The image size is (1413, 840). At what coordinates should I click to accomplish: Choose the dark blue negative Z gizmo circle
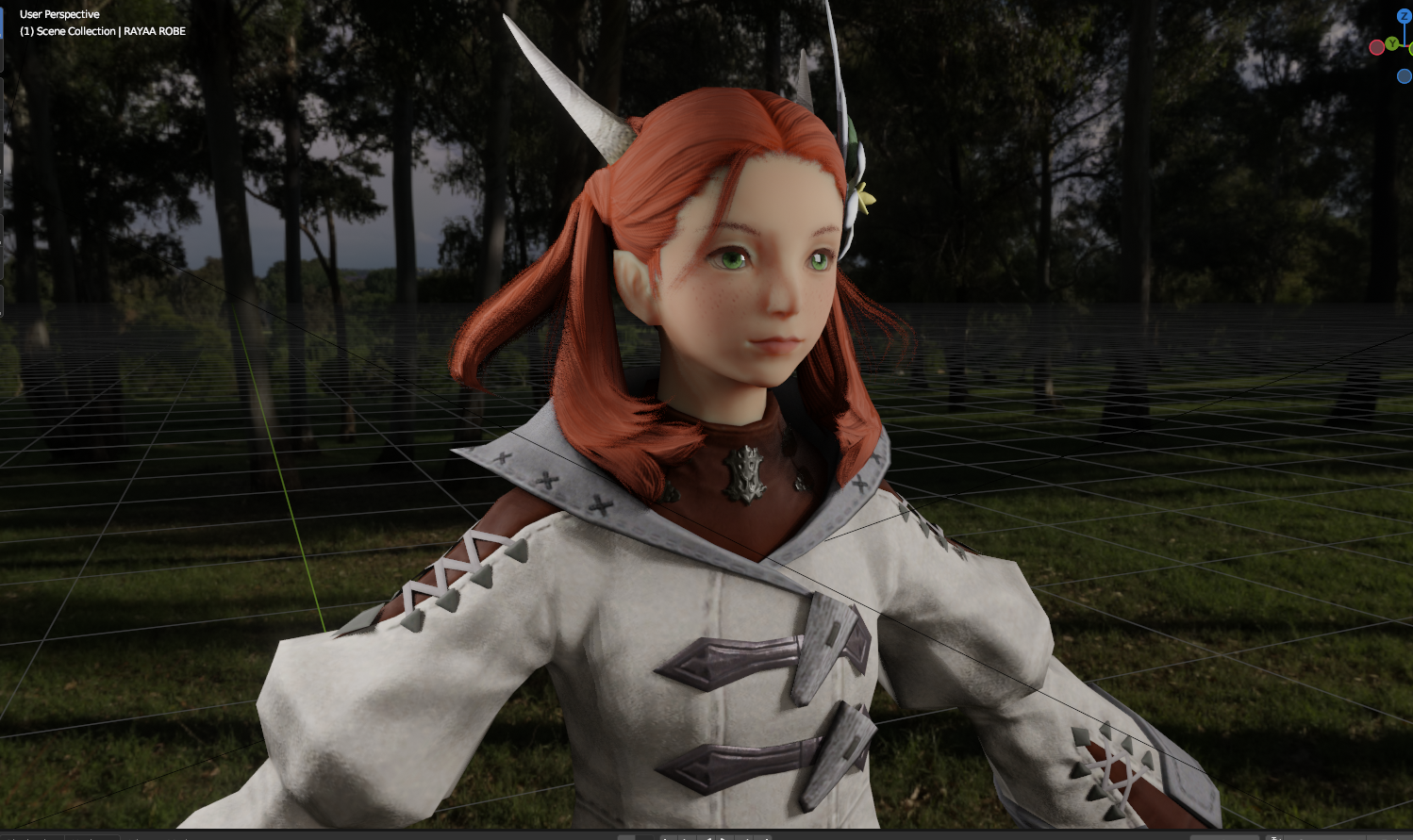coord(1404,76)
